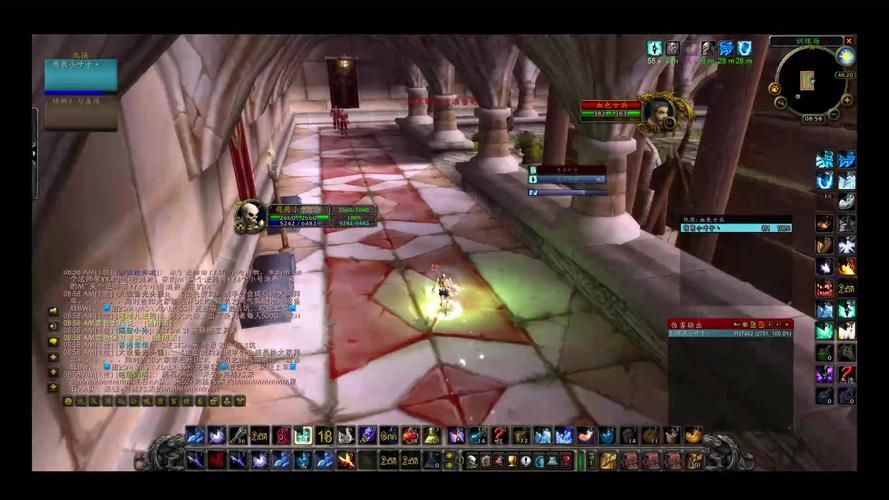Click the damage meter title bar
Screen dimensions: 889x500
pyautogui.click(x=700, y=324)
